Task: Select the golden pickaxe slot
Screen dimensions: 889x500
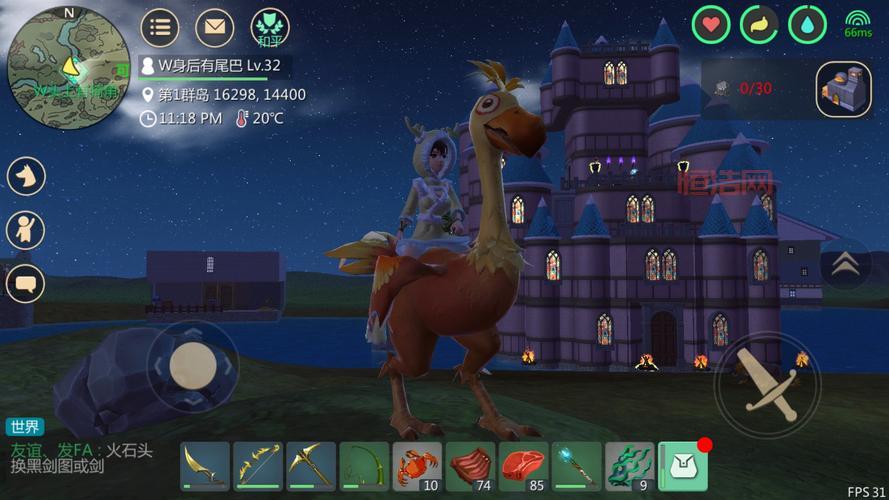Action: 311,467
